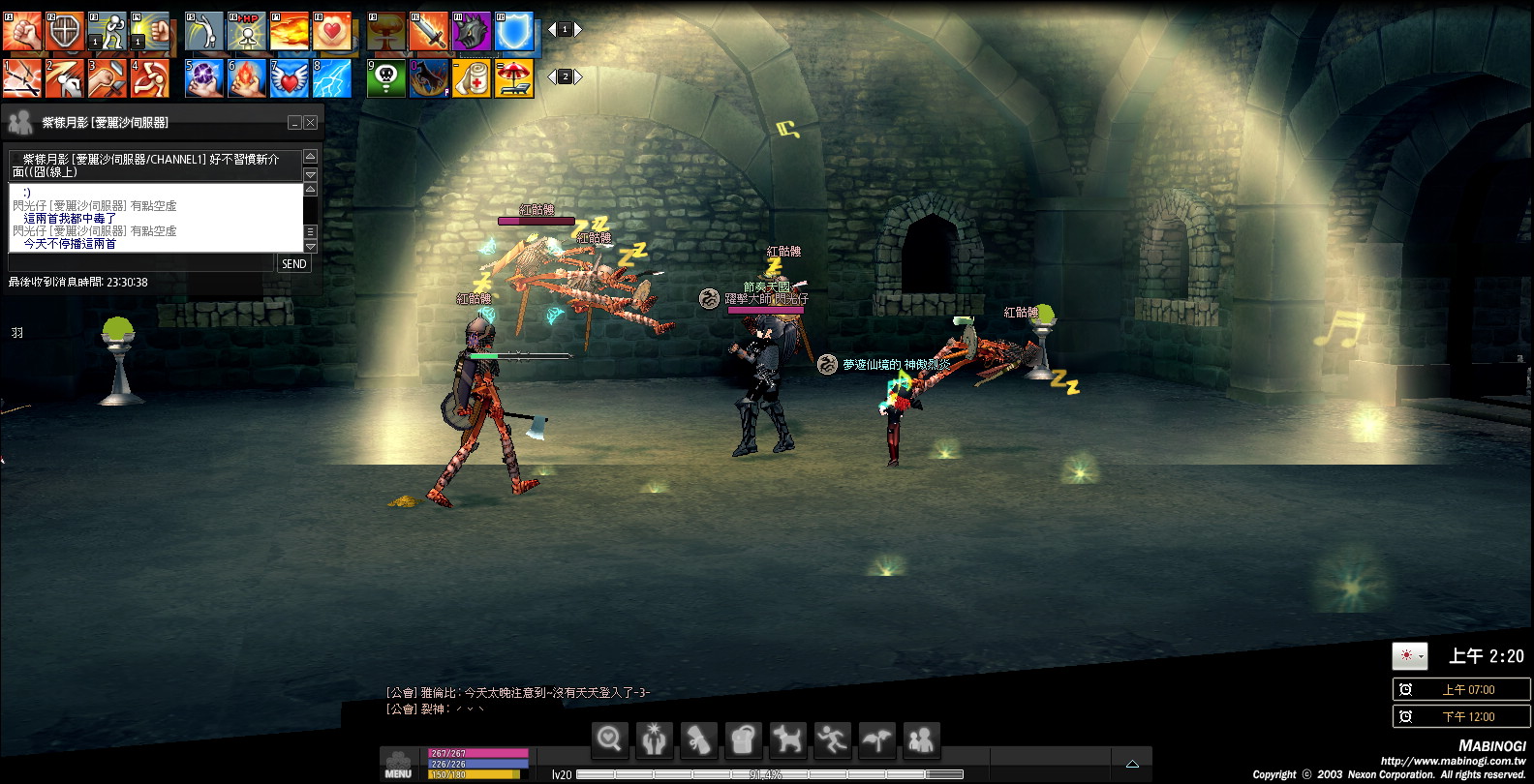1534x784 pixels.
Task: Cast the firebolt skill in slot 6
Action: 247,78
